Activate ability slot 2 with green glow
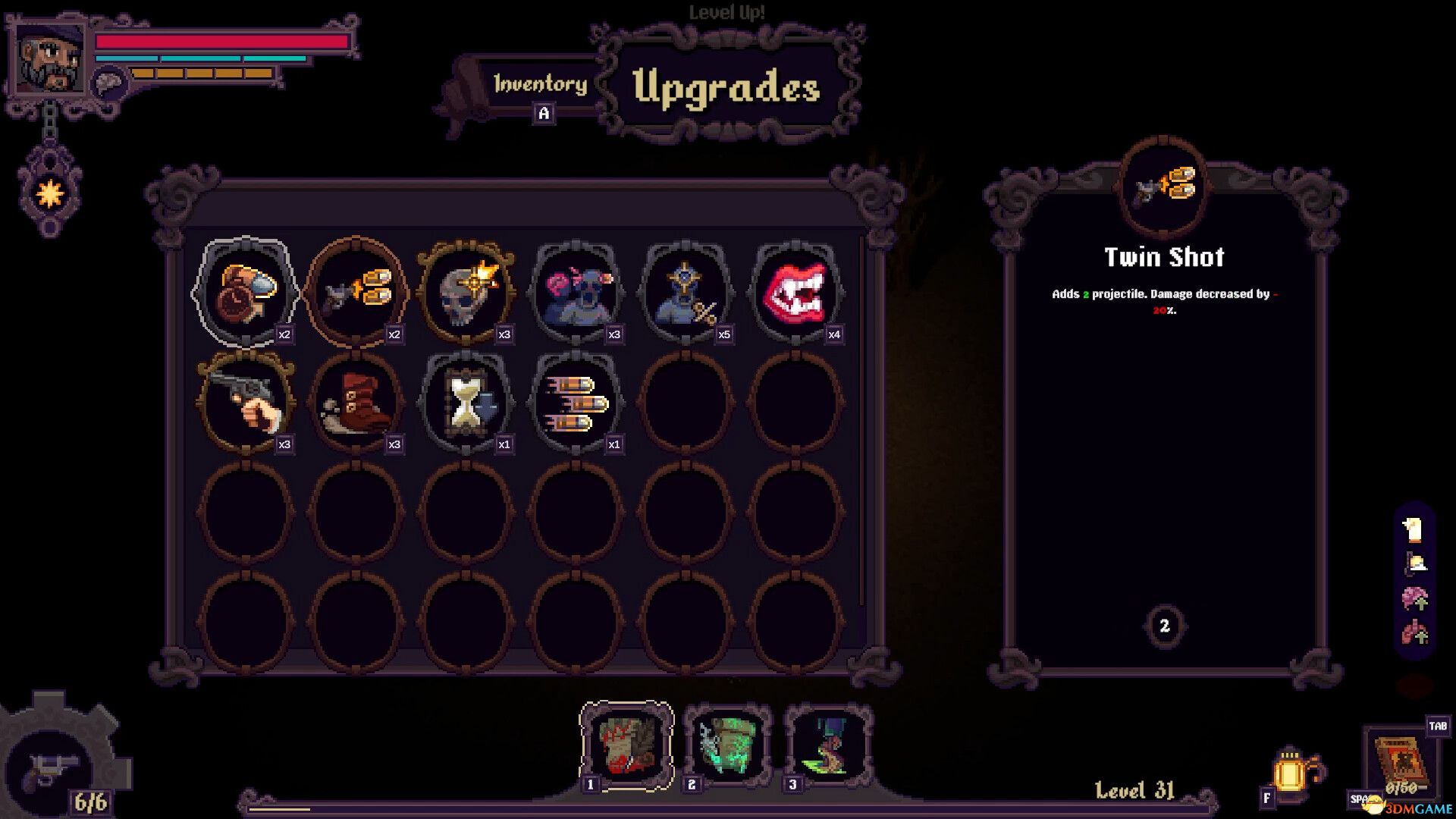 (727, 744)
